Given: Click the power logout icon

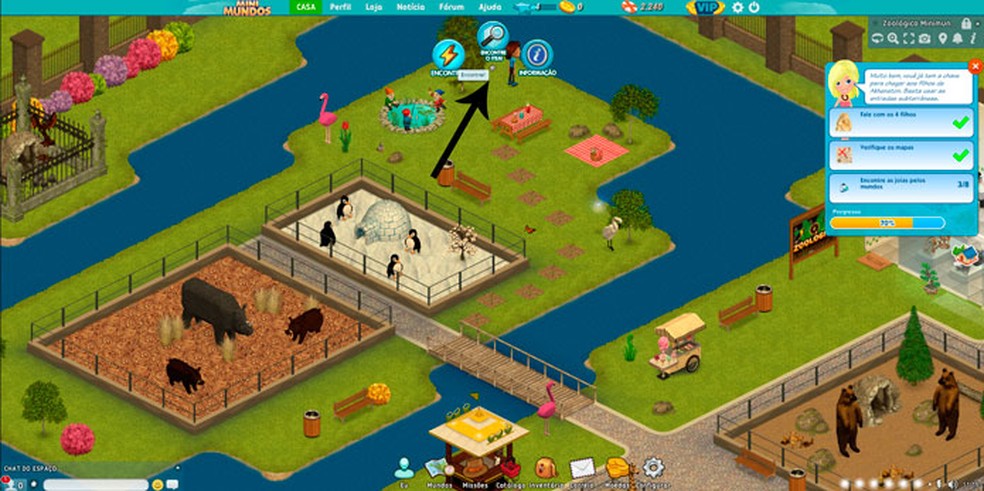Looking at the screenshot, I should pyautogui.click(x=753, y=8).
